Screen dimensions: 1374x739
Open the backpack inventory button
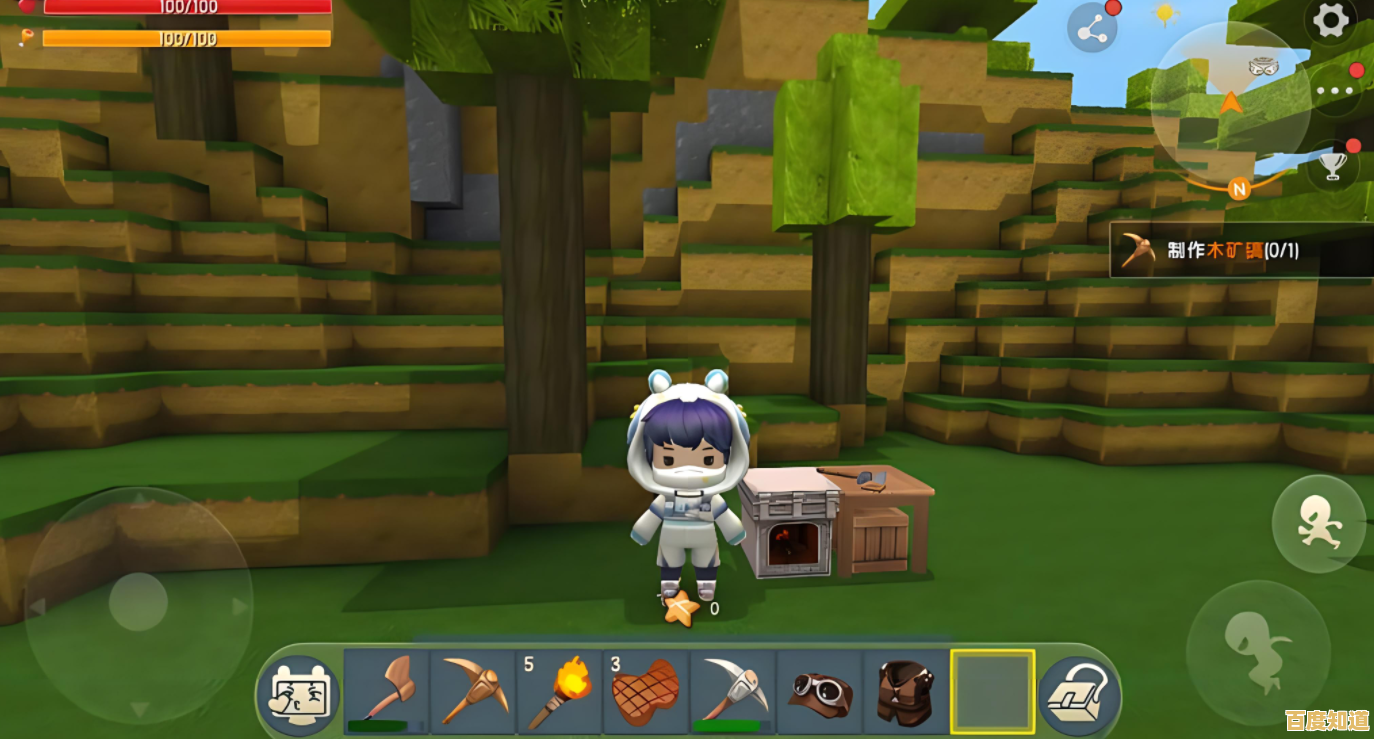1078,694
